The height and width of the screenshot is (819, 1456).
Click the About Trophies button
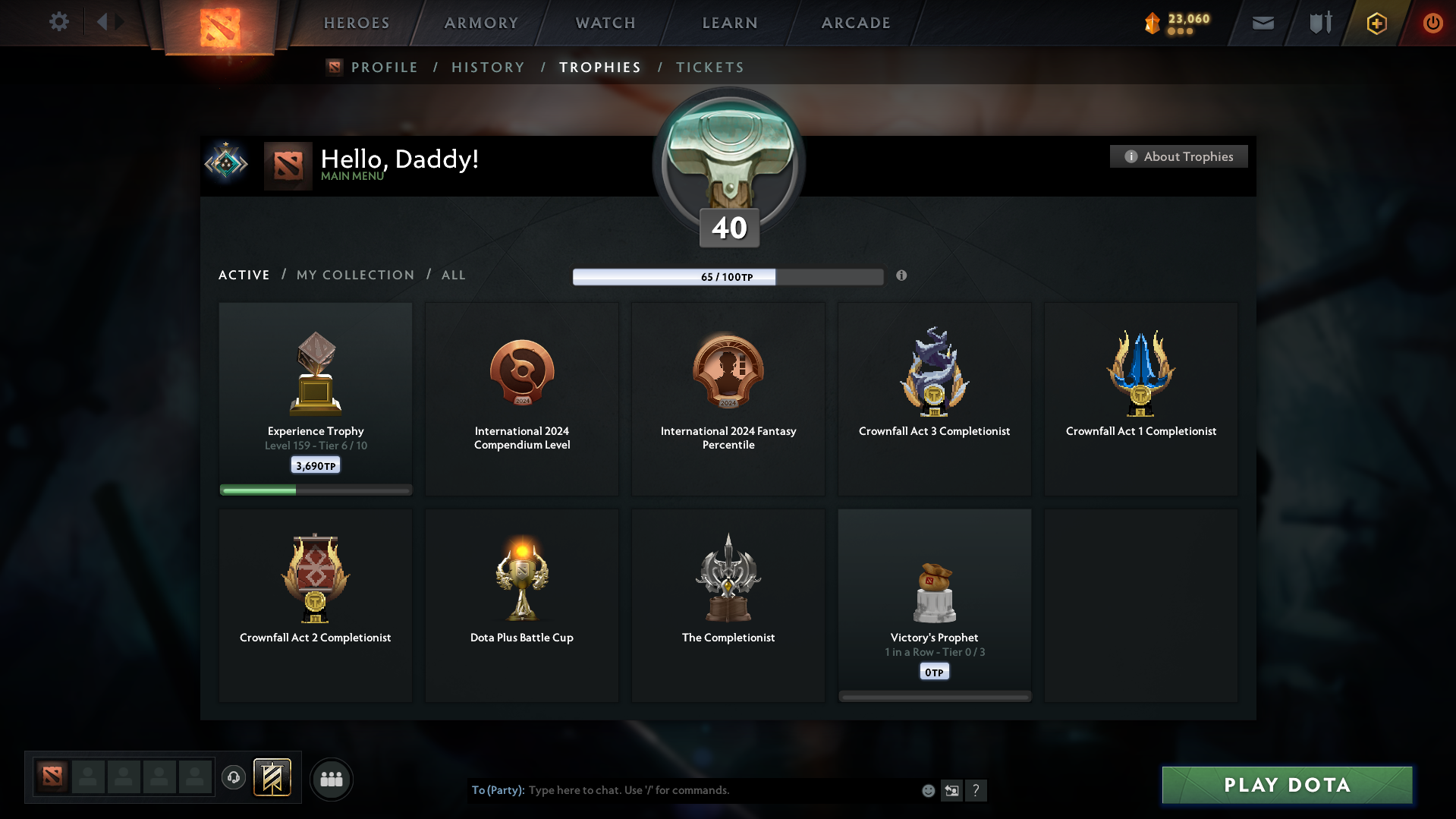pos(1178,156)
